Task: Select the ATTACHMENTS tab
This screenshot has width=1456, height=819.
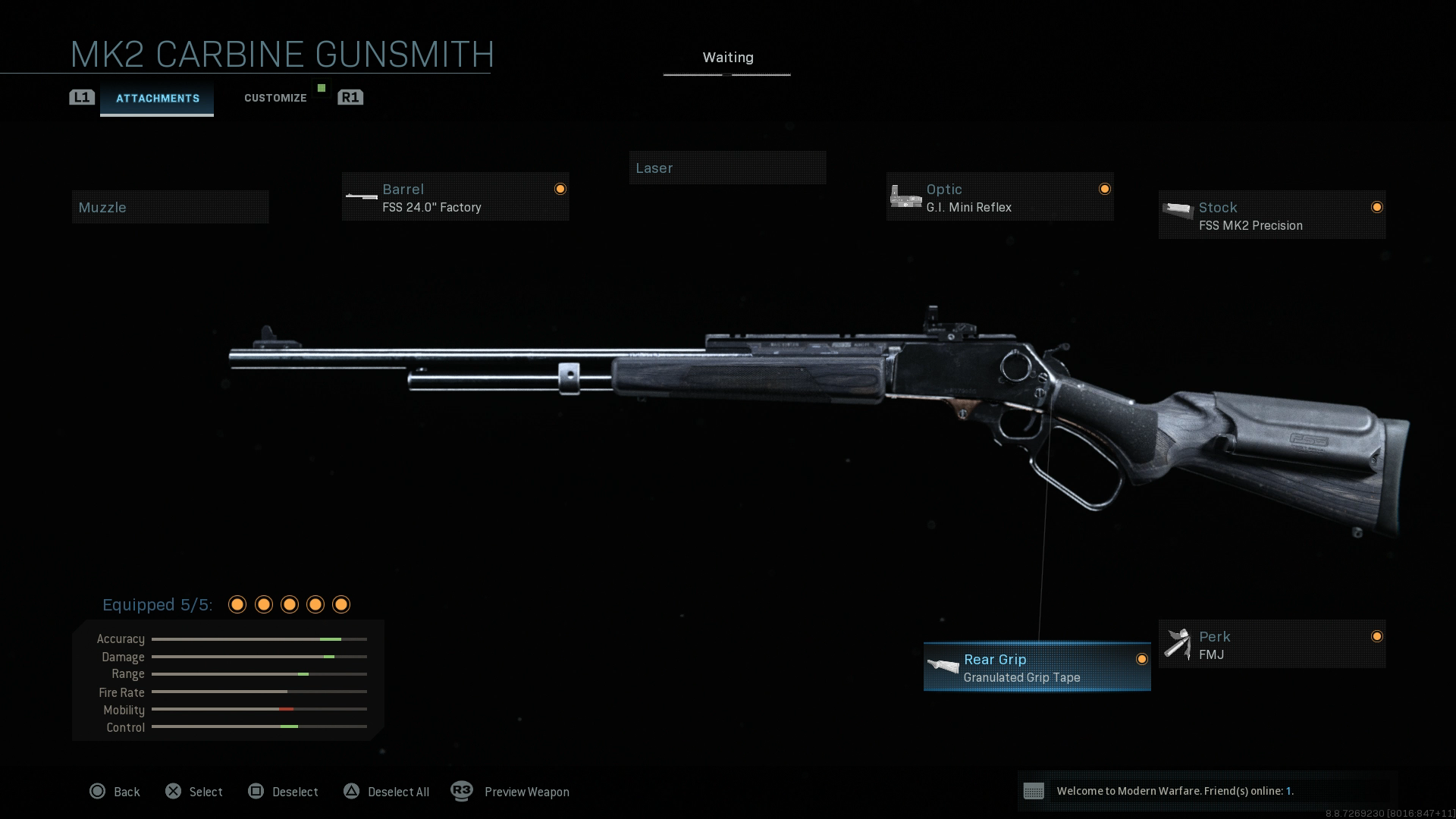Action: [157, 98]
